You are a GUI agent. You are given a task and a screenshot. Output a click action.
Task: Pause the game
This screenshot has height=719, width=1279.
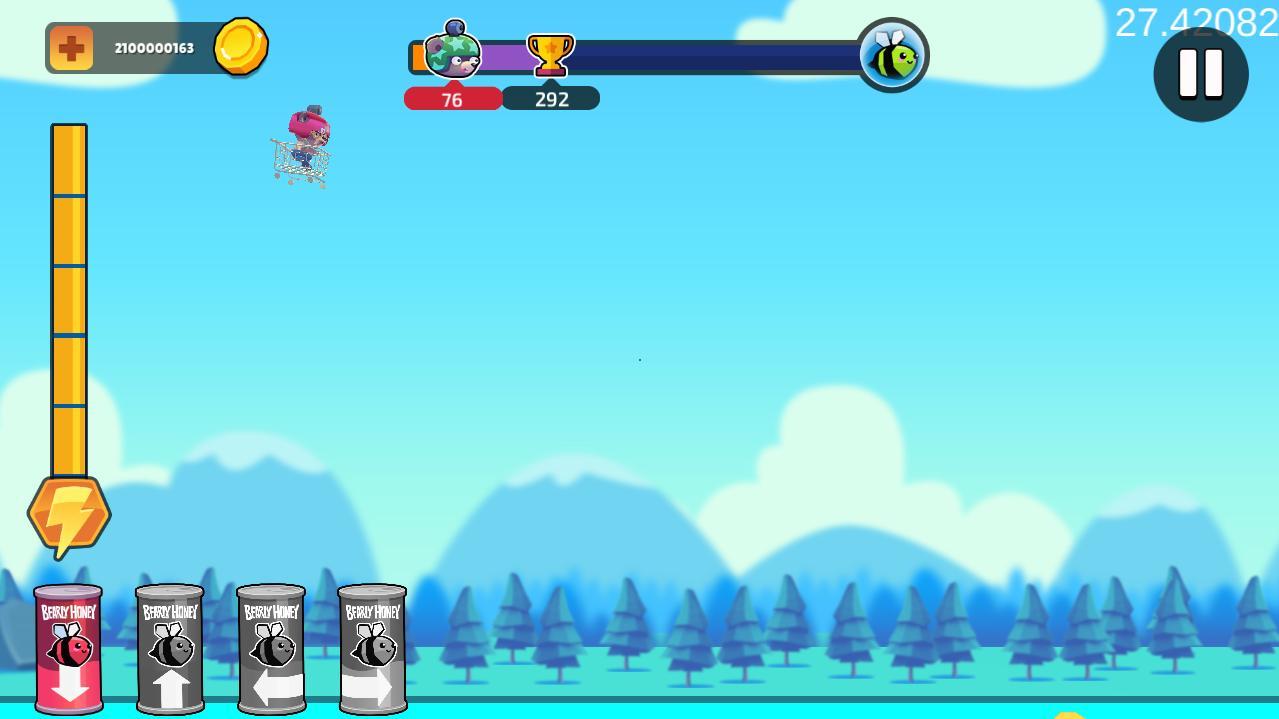1200,74
